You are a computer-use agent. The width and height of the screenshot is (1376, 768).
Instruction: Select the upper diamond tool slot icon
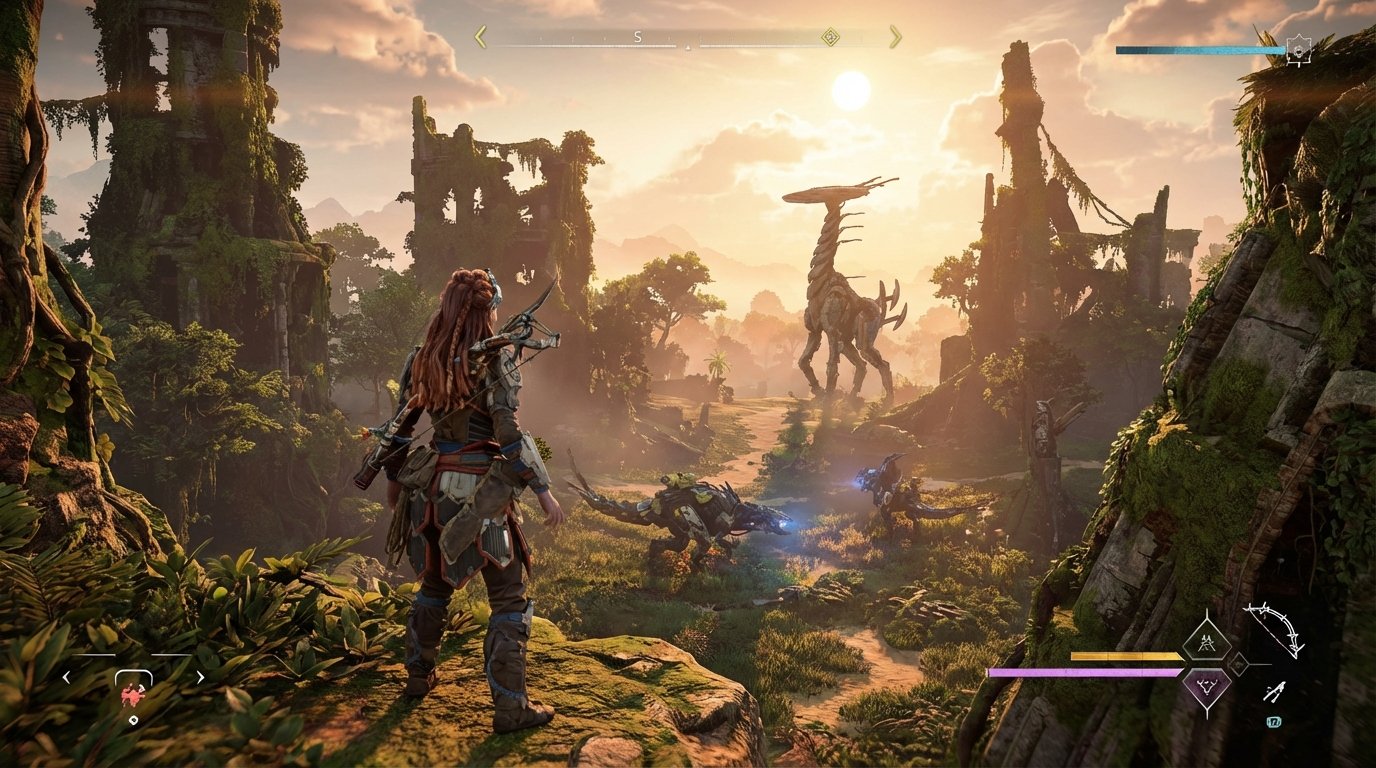[1207, 641]
